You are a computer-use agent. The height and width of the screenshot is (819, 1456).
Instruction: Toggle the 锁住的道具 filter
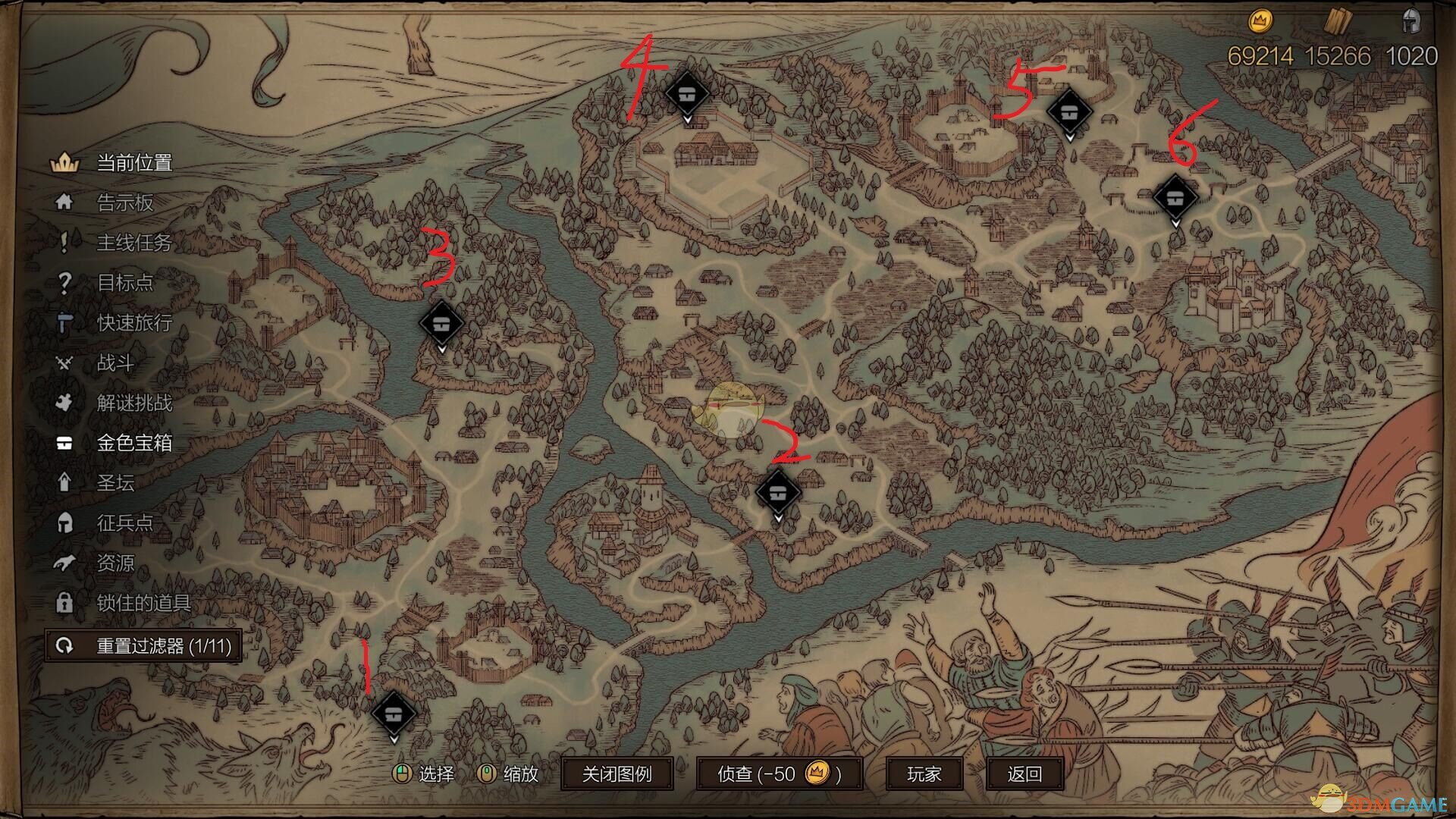(143, 604)
